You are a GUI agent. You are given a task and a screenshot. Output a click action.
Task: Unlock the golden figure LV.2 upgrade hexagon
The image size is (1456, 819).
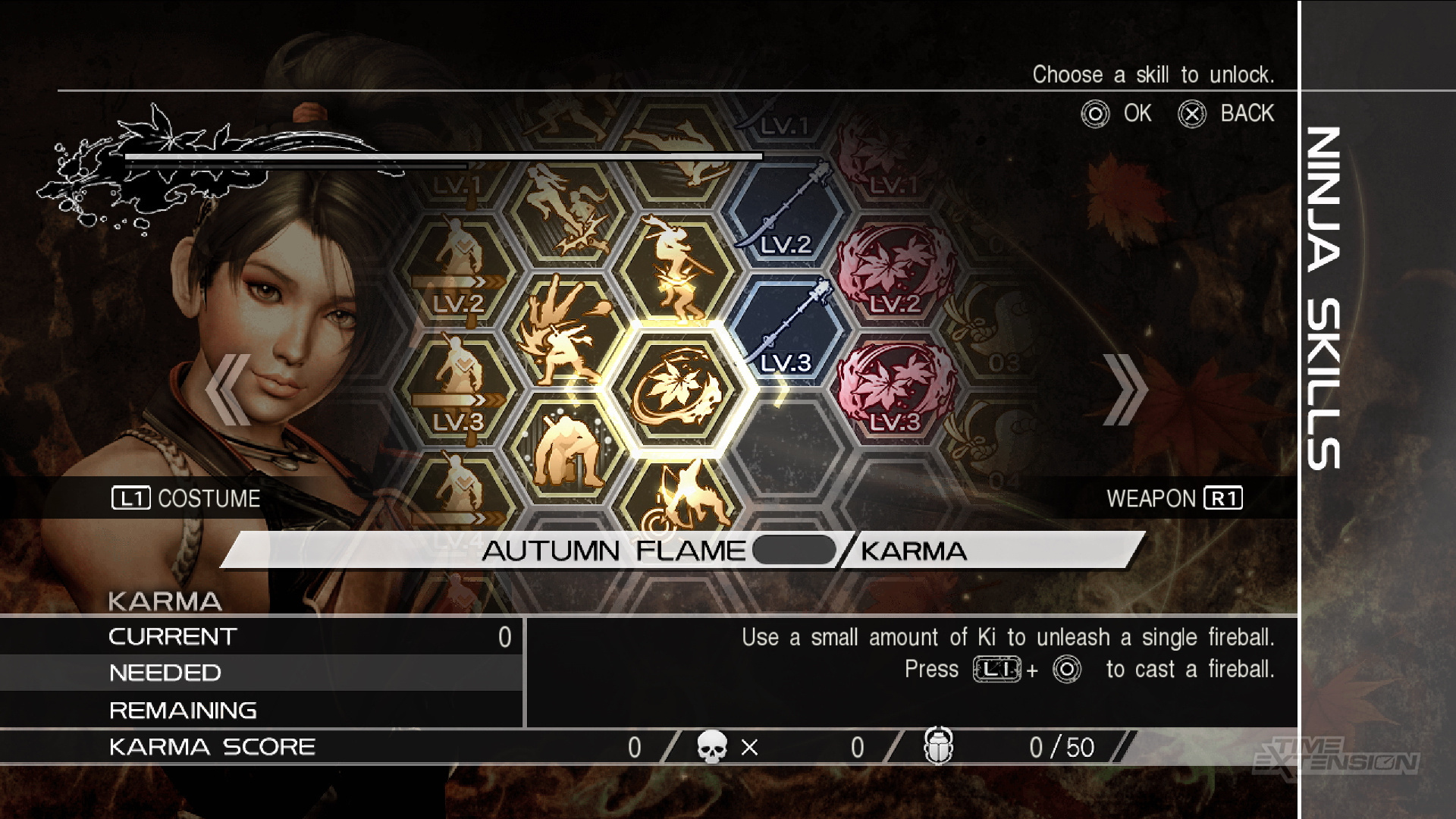pyautogui.click(x=459, y=272)
